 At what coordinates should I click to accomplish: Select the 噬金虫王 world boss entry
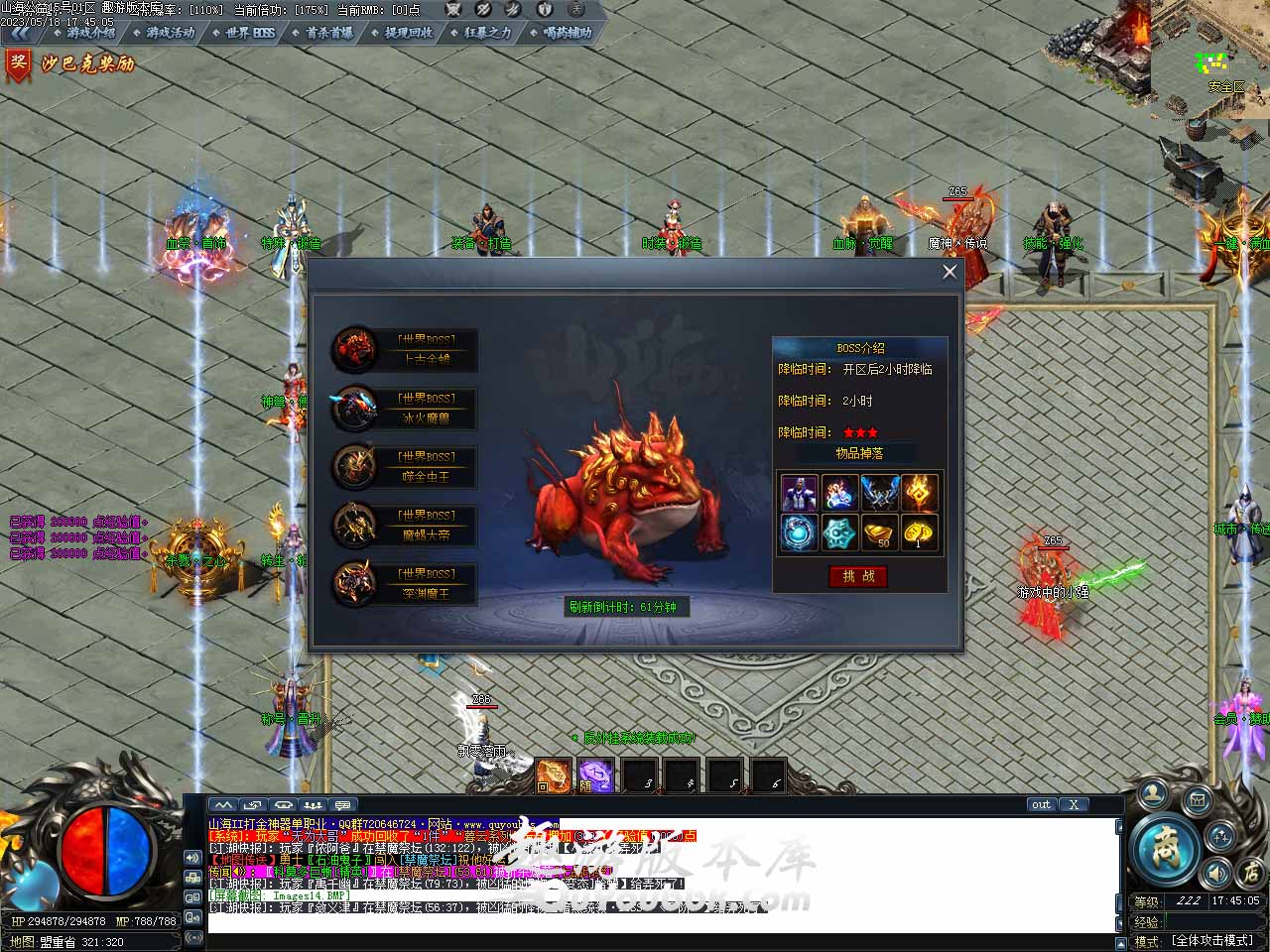(x=405, y=467)
